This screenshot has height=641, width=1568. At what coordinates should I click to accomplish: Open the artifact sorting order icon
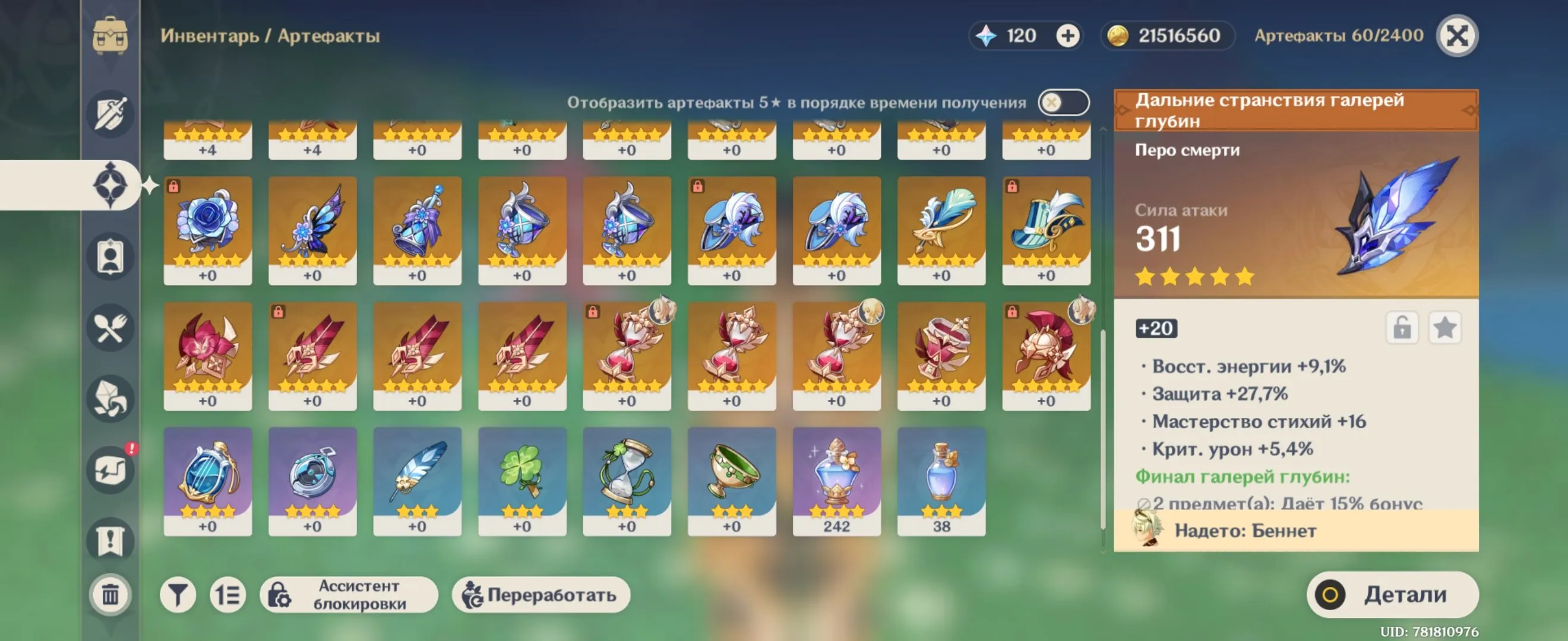[x=226, y=594]
